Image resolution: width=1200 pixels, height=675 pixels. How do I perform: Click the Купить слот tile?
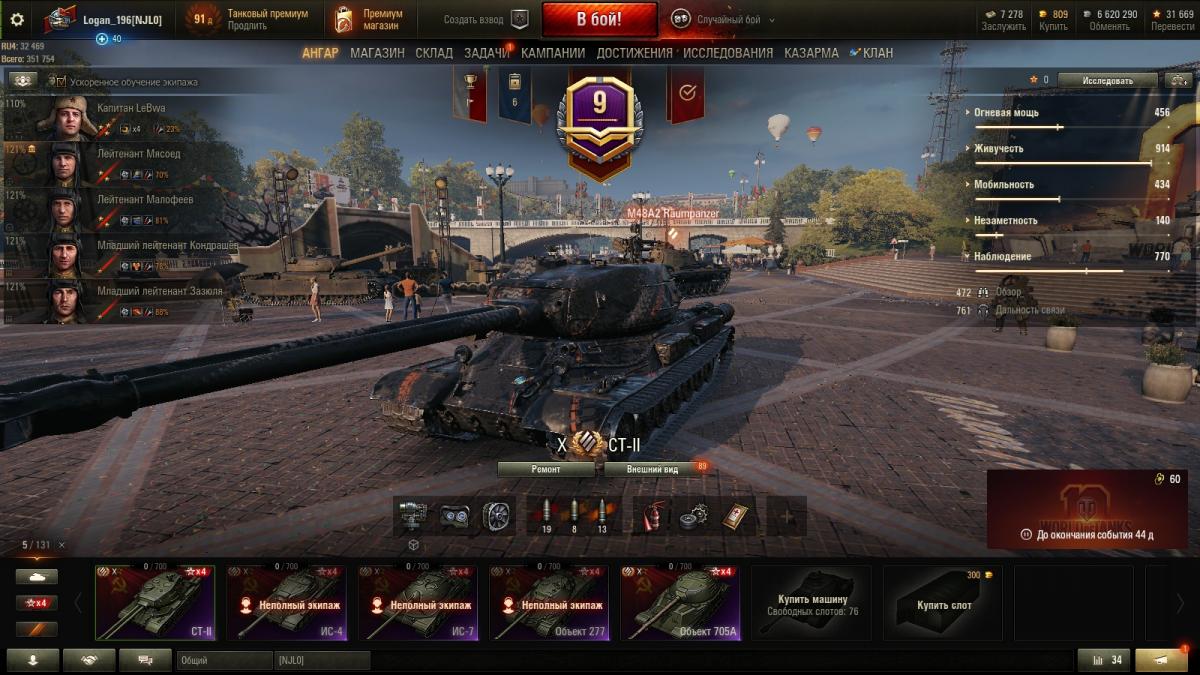(943, 603)
